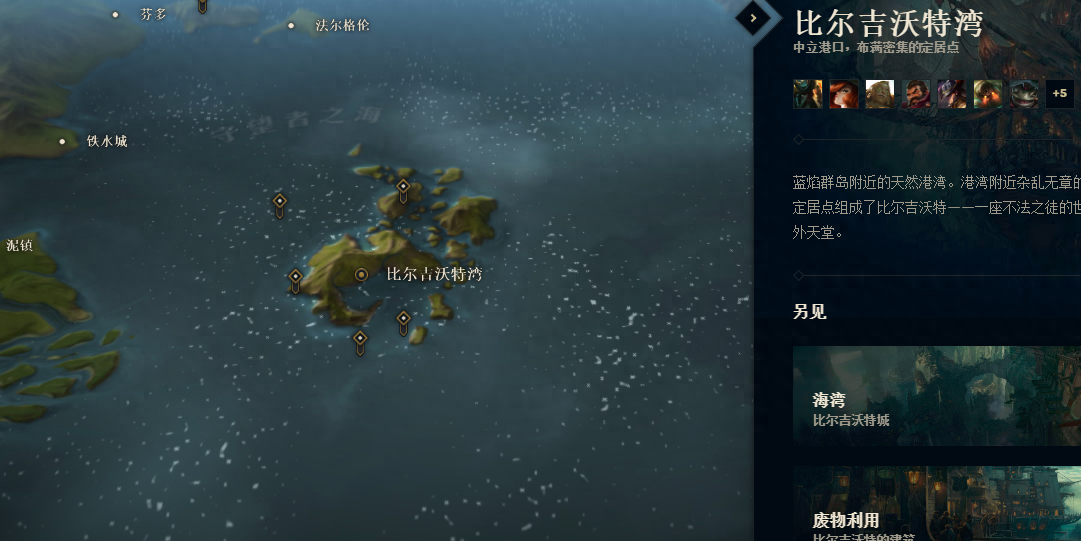This screenshot has width=1081, height=541.
Task: Select the 泥镇 location label
Action: point(19,245)
